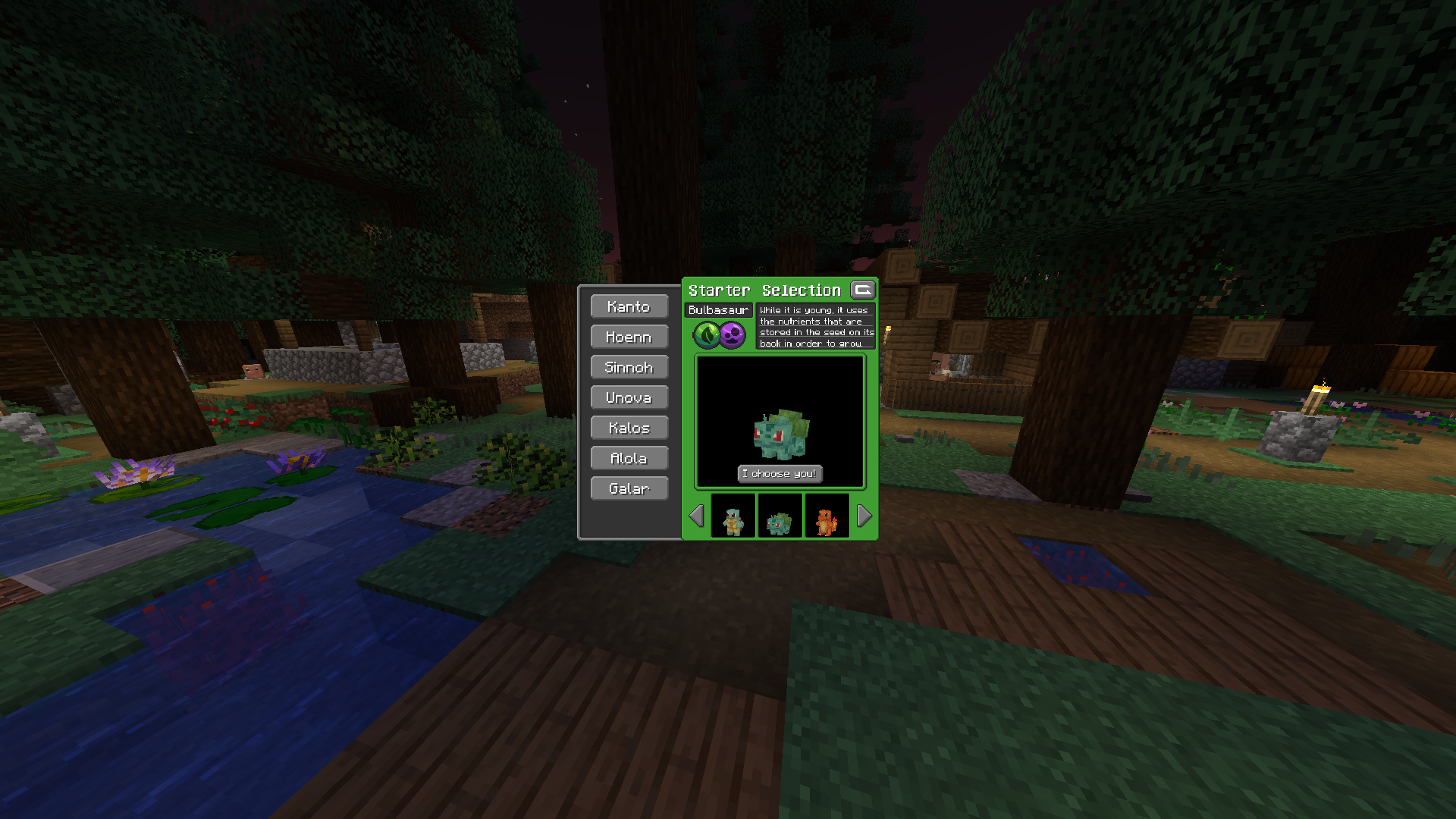Open the Sinnoh starter list

coord(629,367)
